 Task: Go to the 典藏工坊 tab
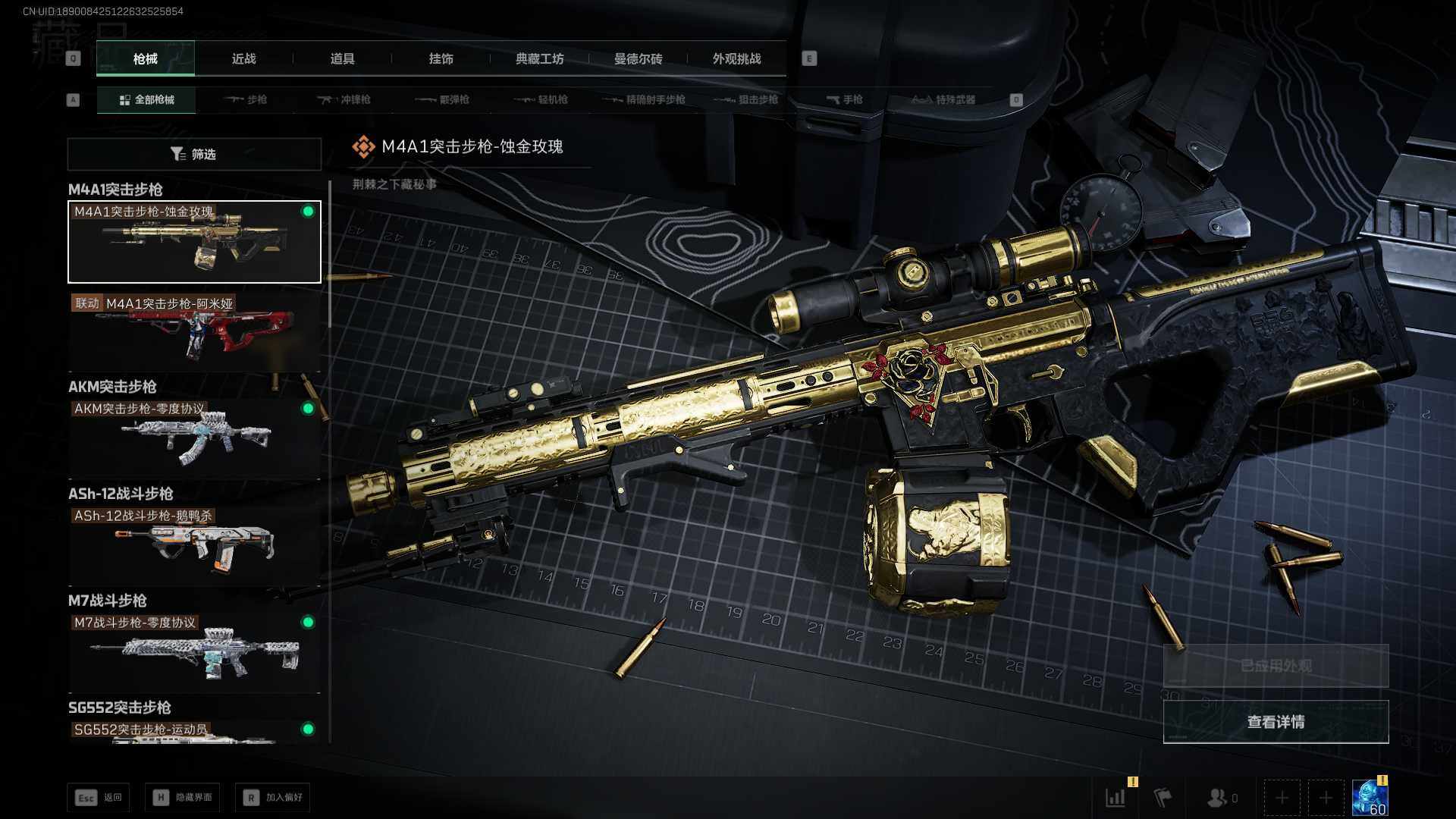tap(539, 59)
